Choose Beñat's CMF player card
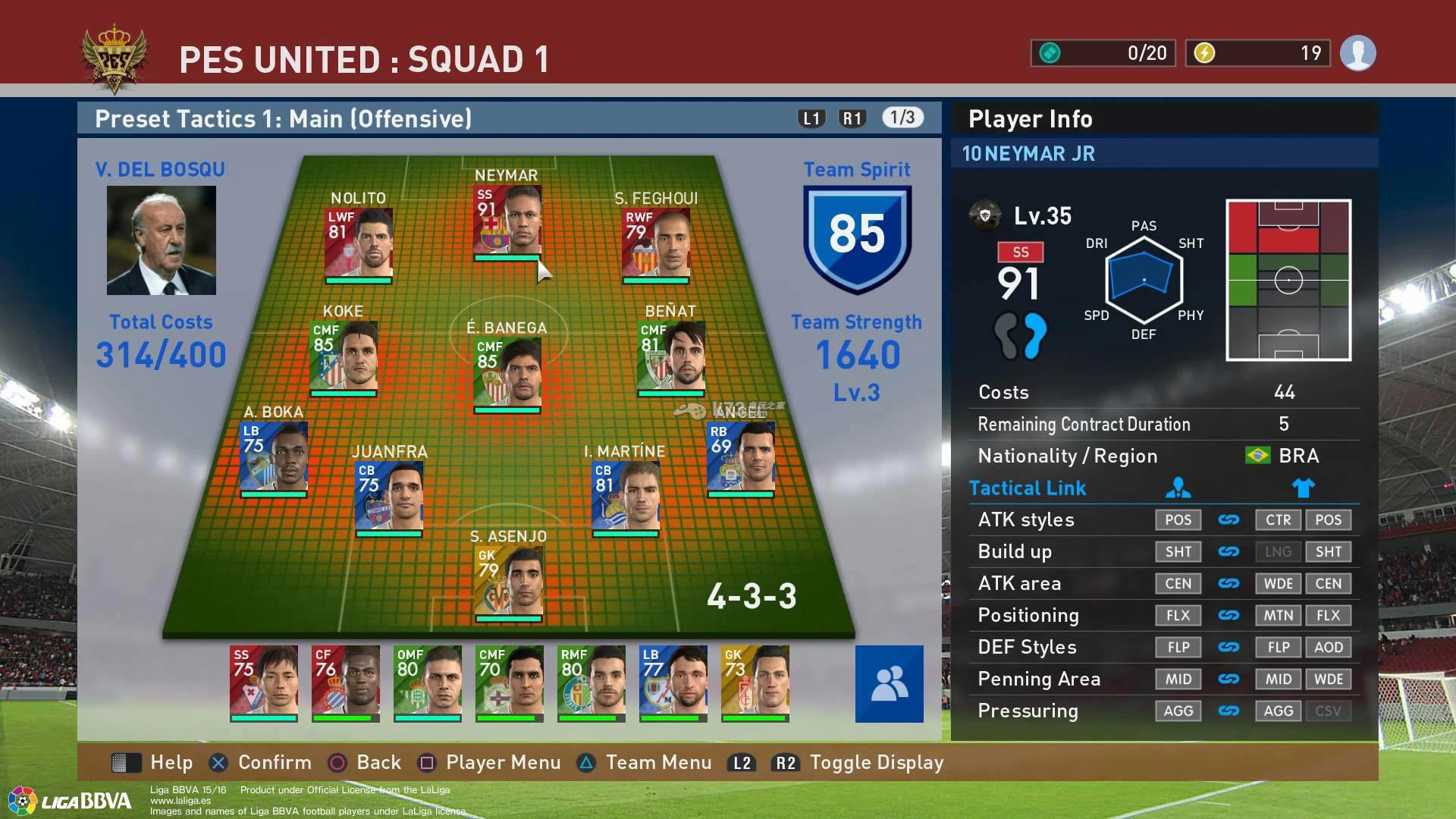The image size is (1456, 819). [x=671, y=356]
